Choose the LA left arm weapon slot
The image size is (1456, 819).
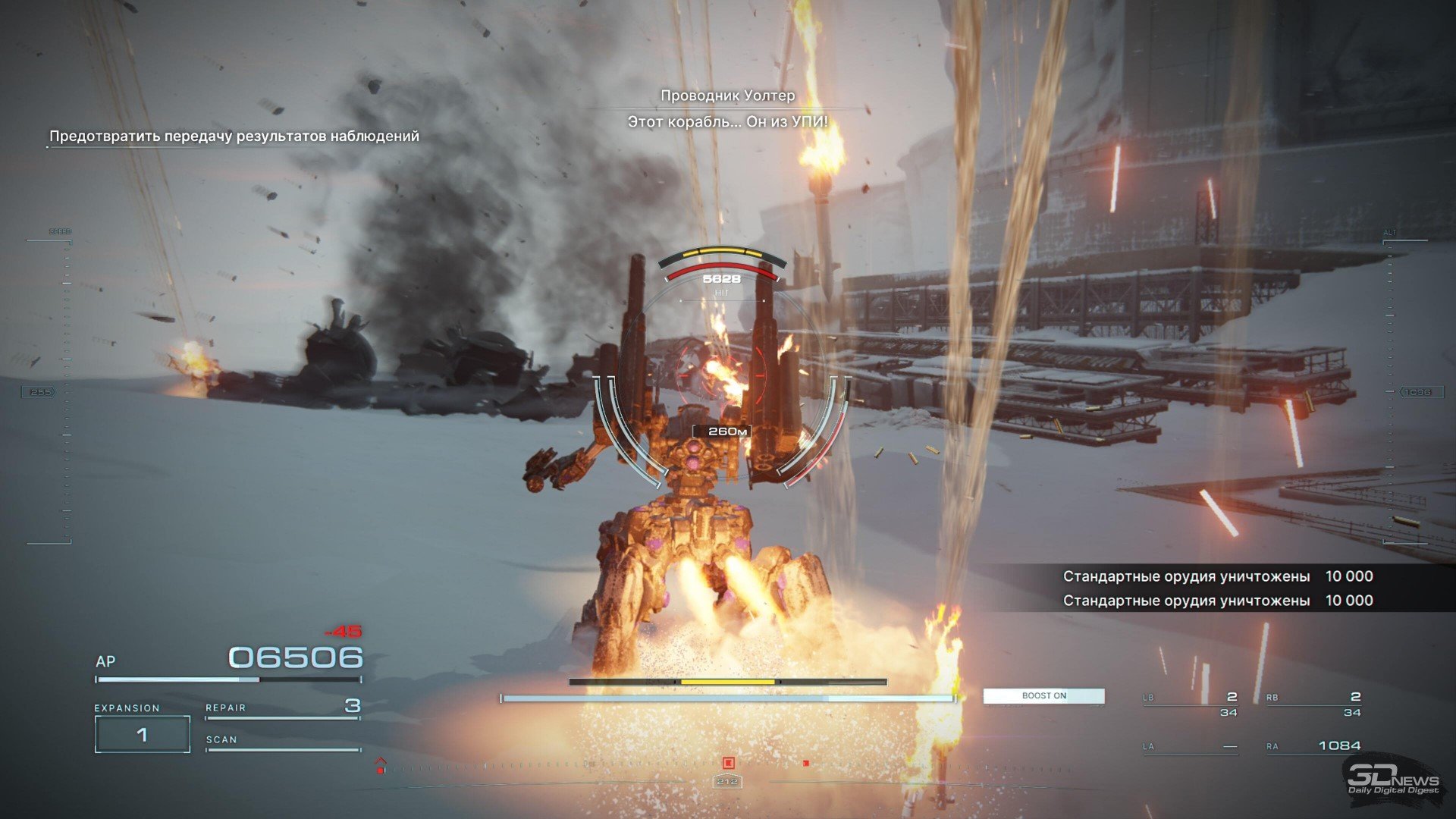1191,746
